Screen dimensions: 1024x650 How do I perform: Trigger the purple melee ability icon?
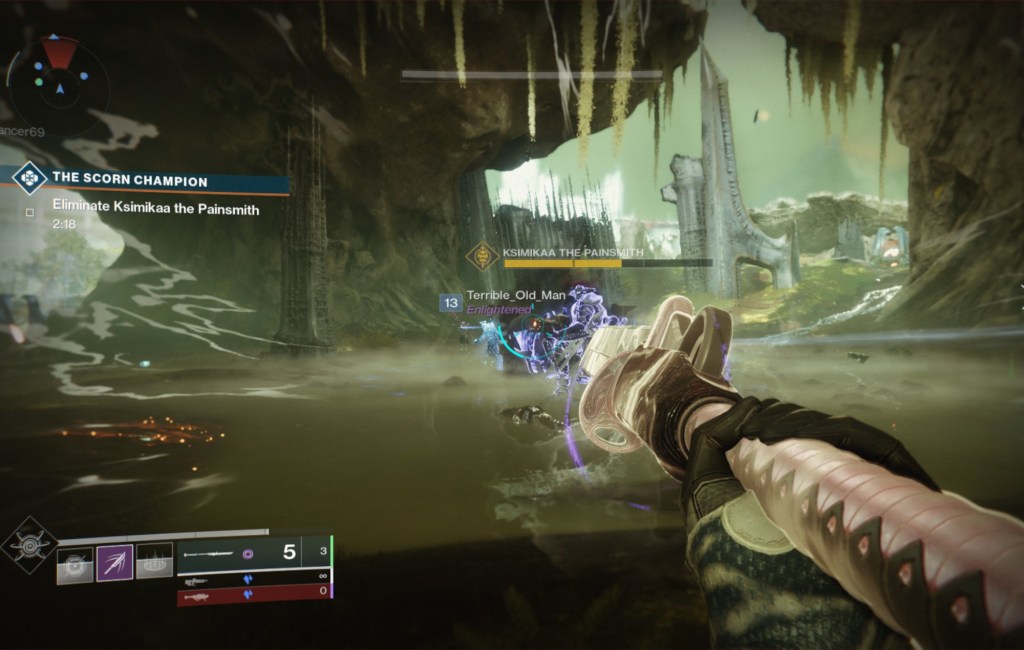pos(114,563)
